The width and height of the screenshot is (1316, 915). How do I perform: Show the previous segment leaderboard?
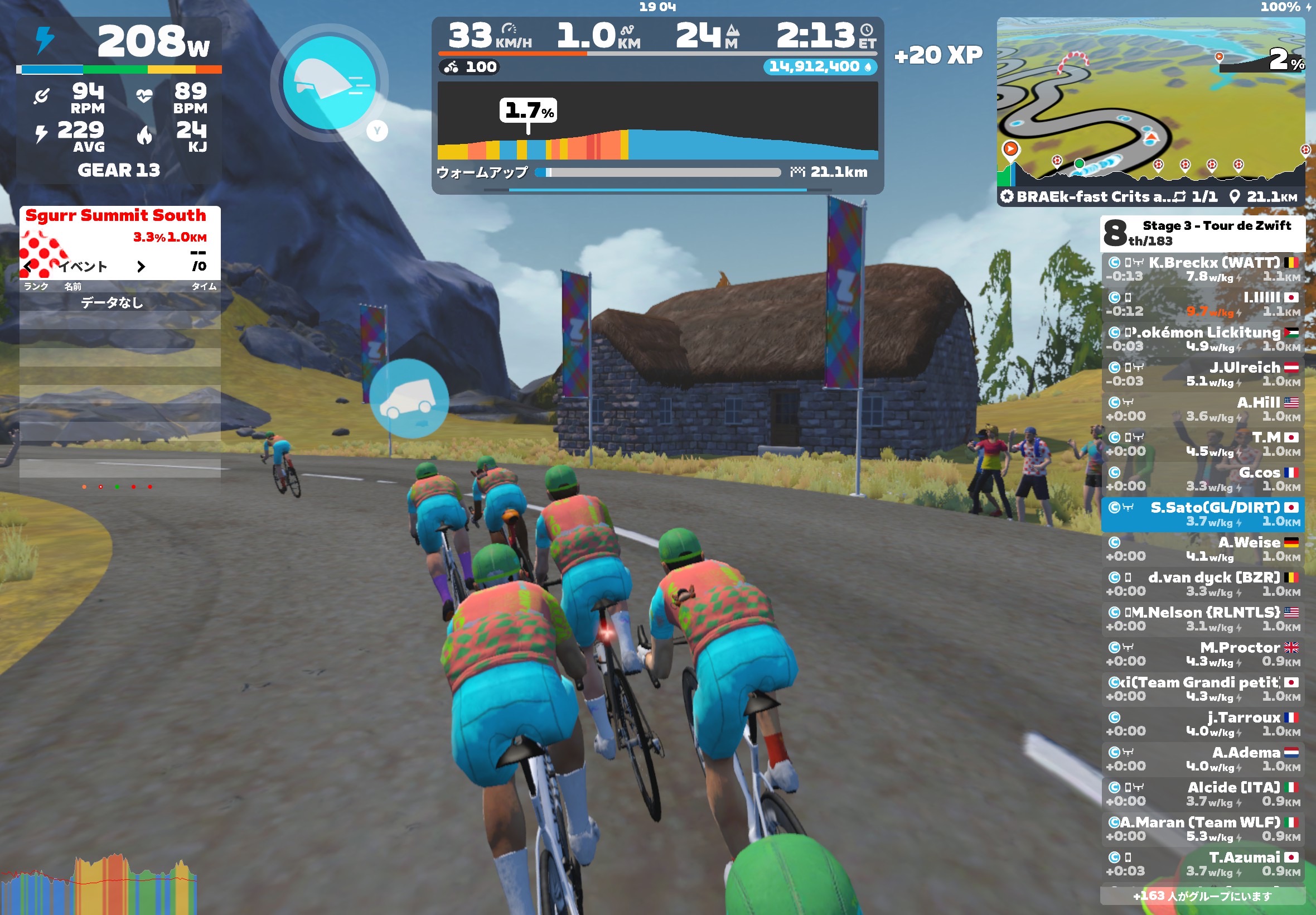pos(28,267)
